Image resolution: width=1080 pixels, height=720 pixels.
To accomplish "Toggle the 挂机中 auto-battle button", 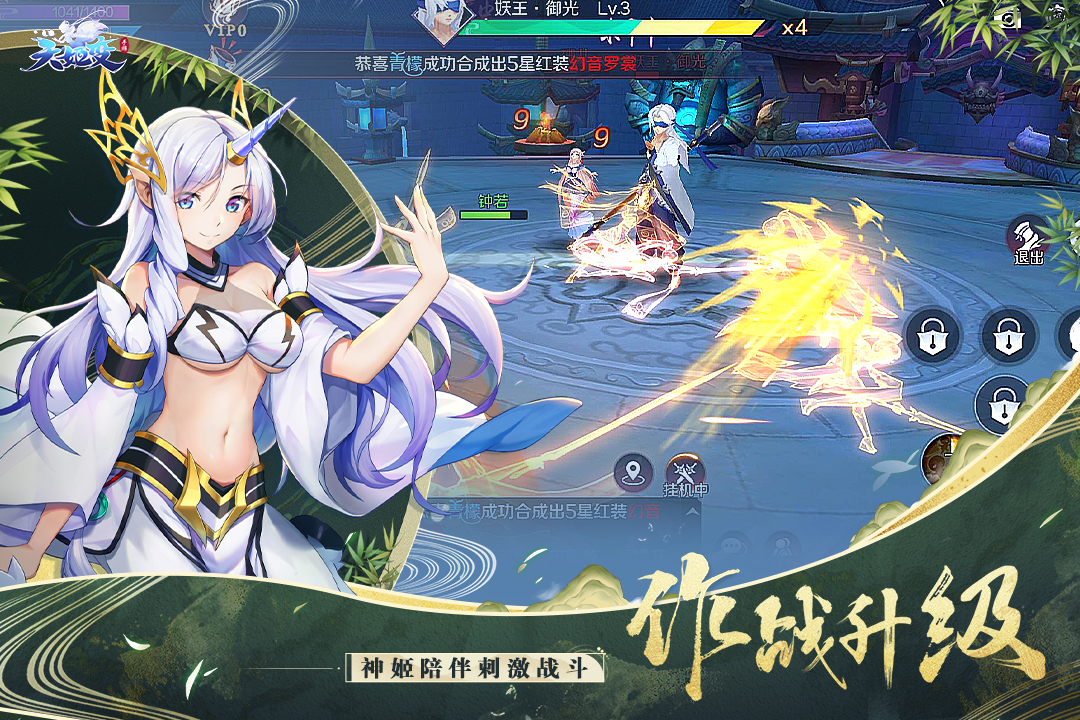I will pos(685,473).
